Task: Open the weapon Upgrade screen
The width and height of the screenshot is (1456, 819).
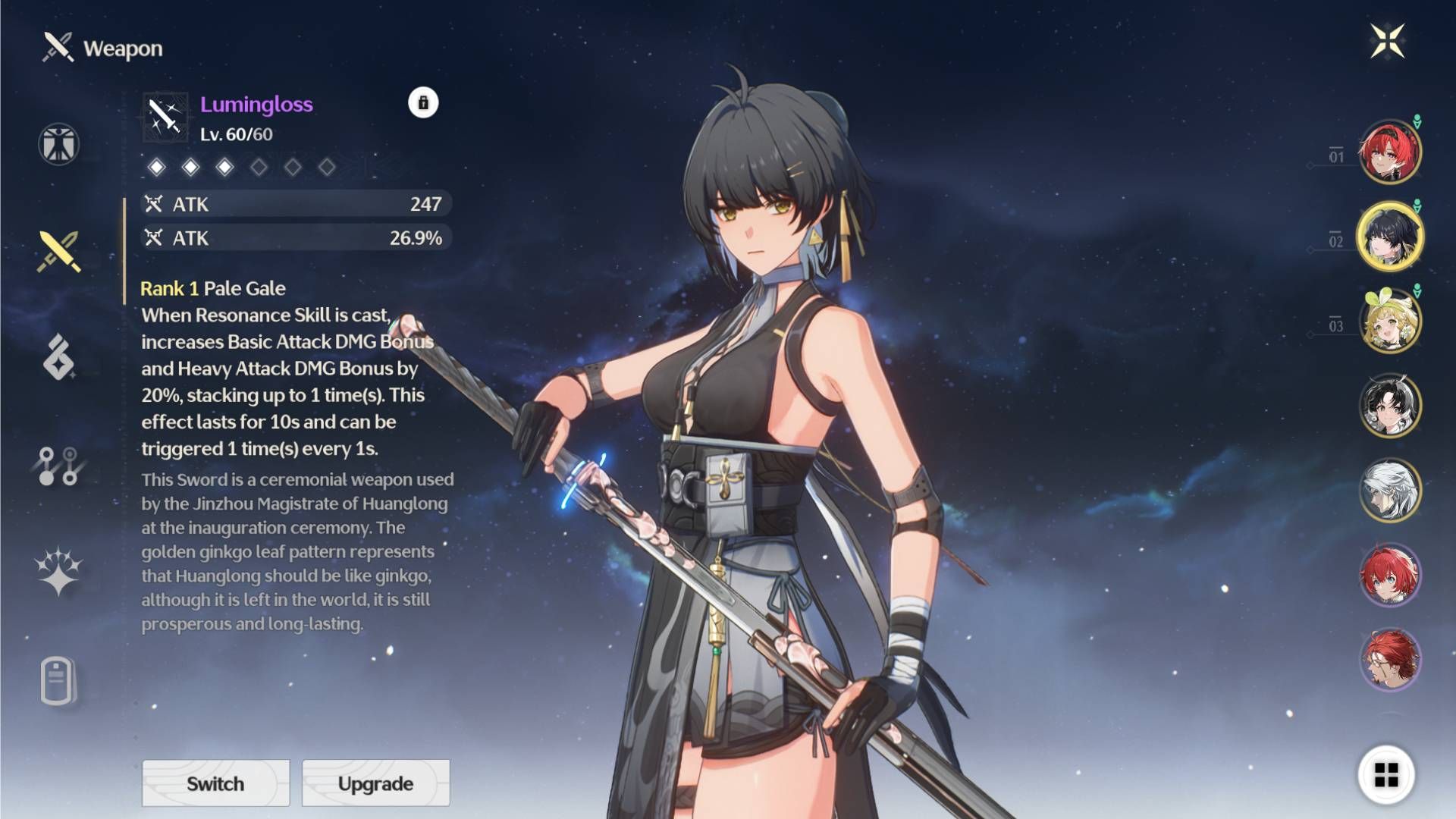Action: click(375, 783)
